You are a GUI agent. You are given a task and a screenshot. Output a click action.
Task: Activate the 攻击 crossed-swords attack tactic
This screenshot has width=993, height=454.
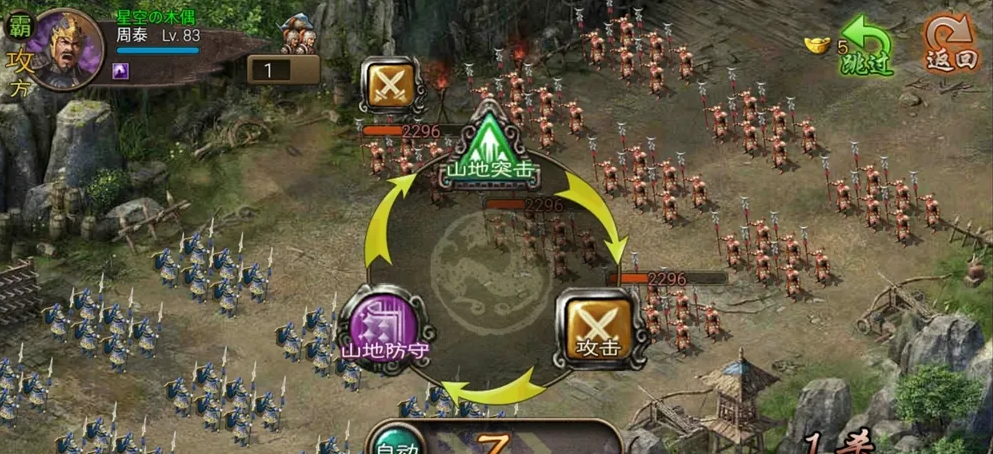tap(598, 324)
